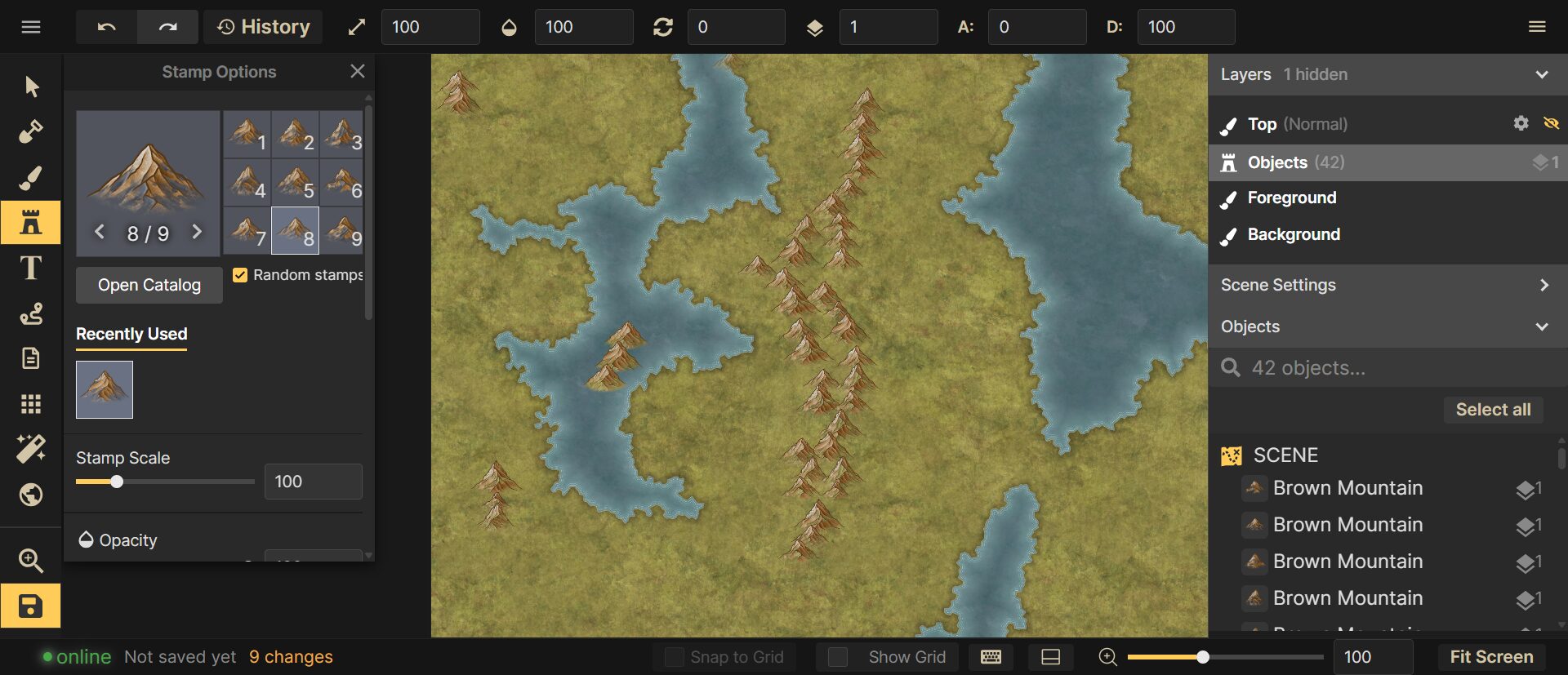
Task: Click Select all objects
Action: pyautogui.click(x=1493, y=409)
